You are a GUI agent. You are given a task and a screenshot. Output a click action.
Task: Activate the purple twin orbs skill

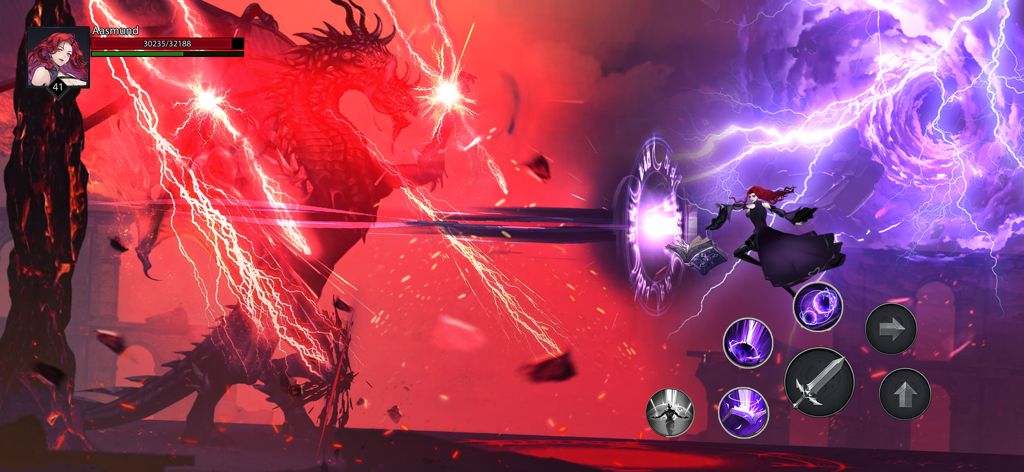click(818, 306)
